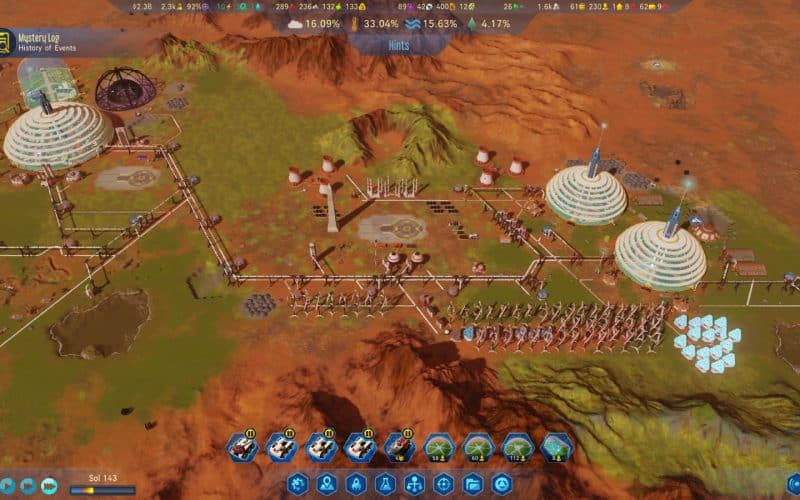Click the crosshair target icon
Viewport: 800px width, 500px height.
(443, 485)
